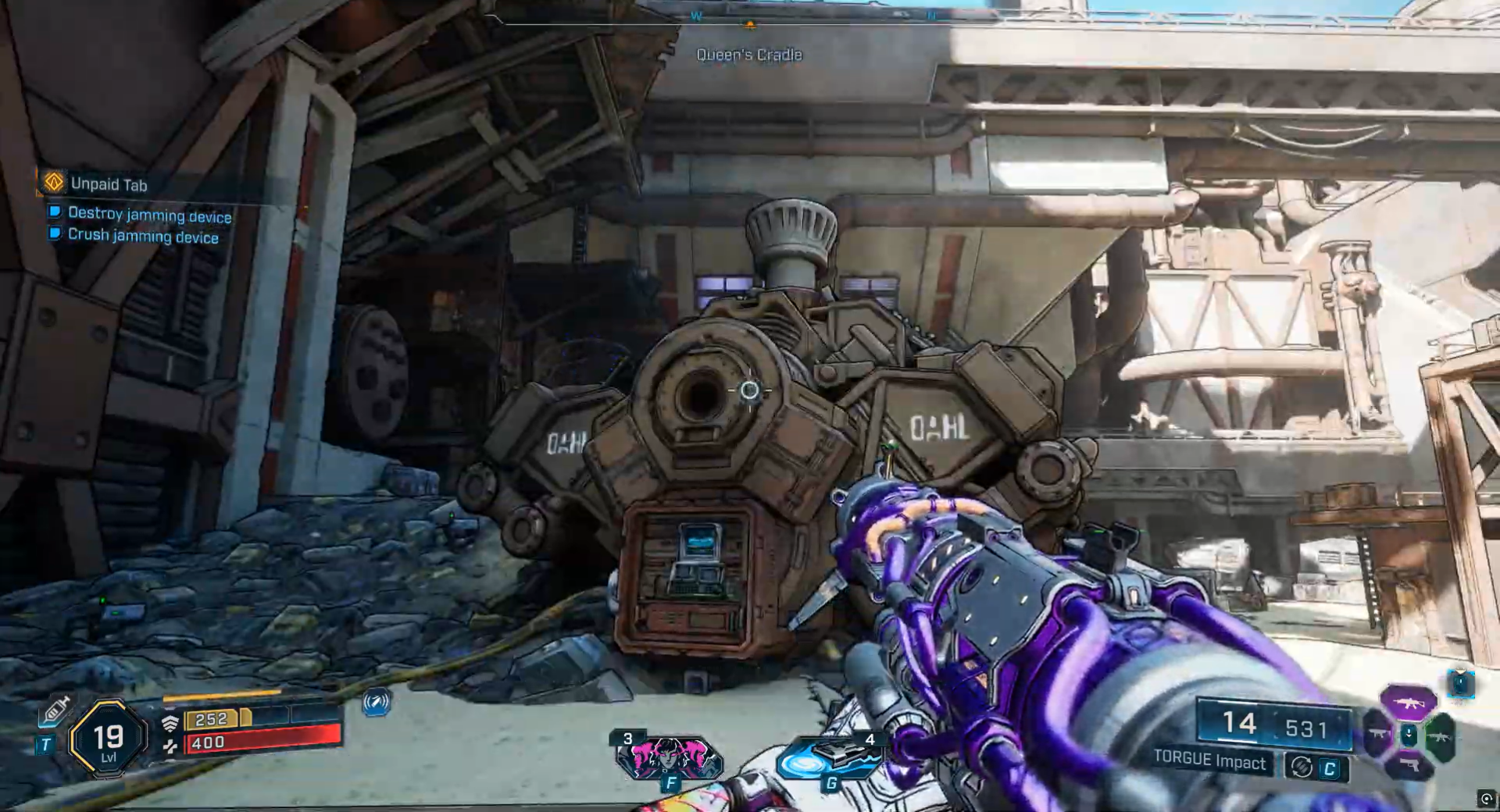Choose the bottom pistol weapon slot
1500x812 pixels.
click(1409, 765)
